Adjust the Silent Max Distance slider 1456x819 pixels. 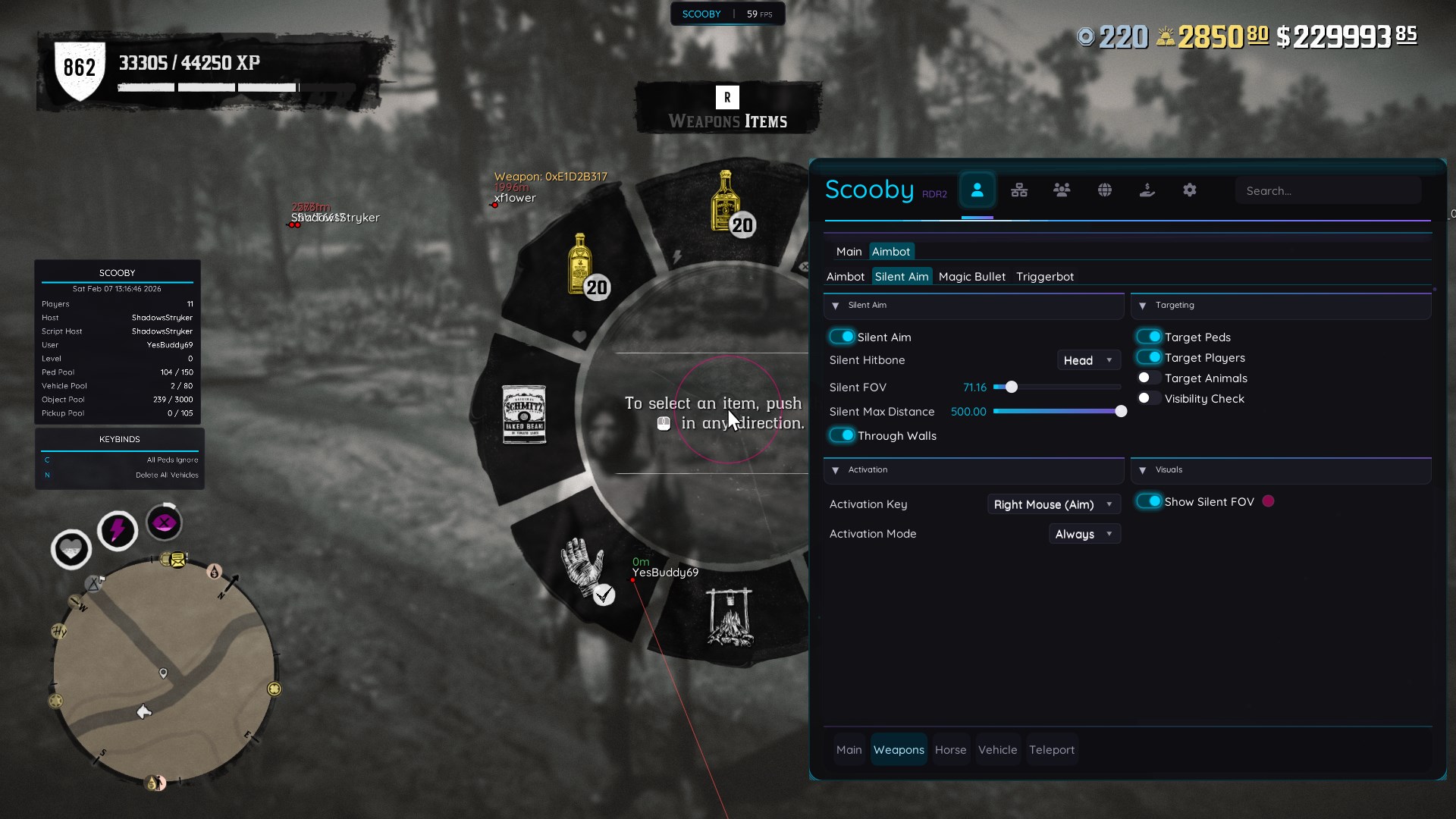pos(1056,412)
